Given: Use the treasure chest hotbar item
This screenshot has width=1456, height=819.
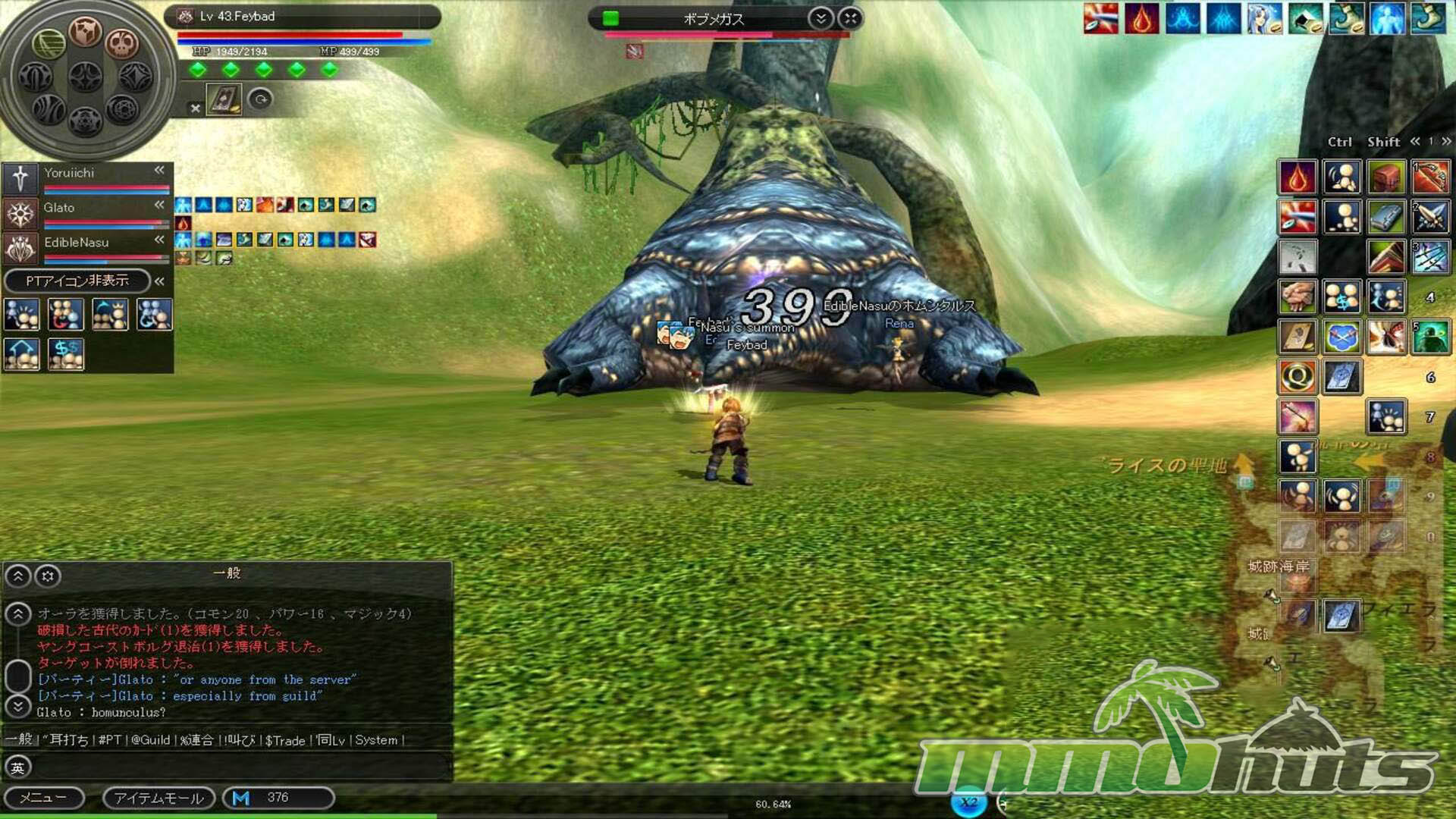Looking at the screenshot, I should tap(1386, 177).
